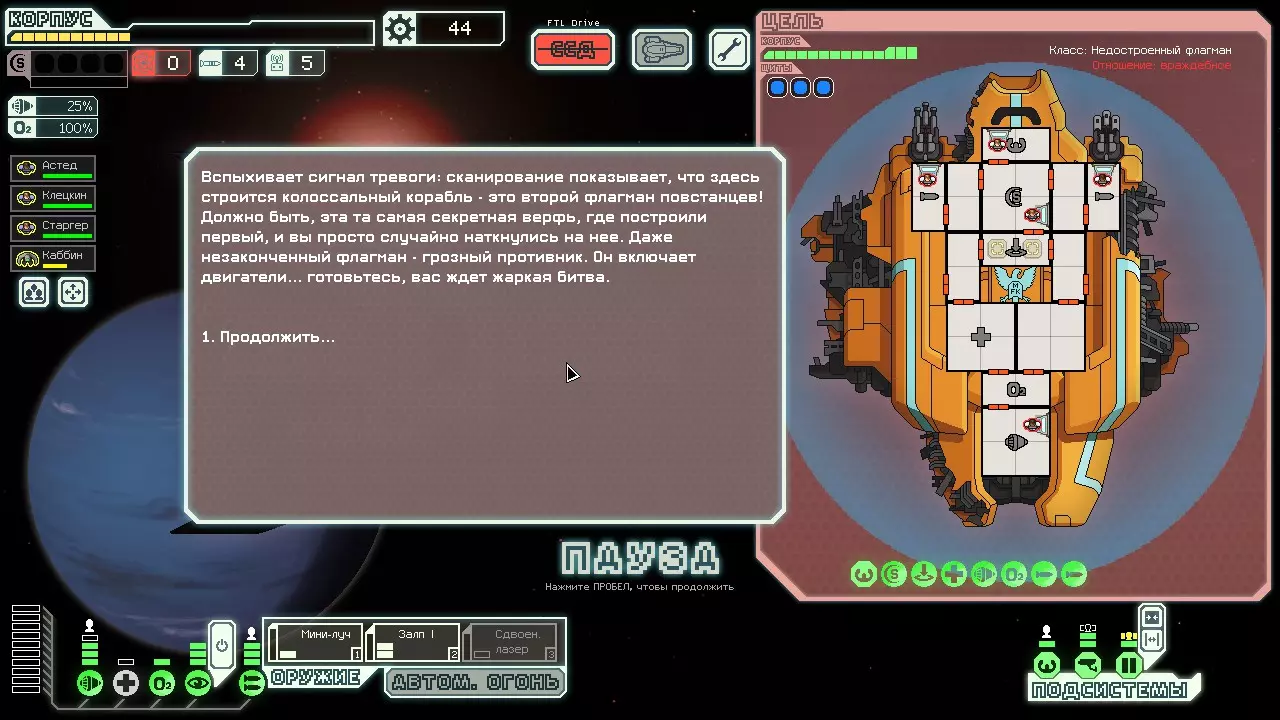Viewport: 1280px width, 720px height.
Task: Click the O2 oxygen system icon
Action: pyautogui.click(x=162, y=683)
